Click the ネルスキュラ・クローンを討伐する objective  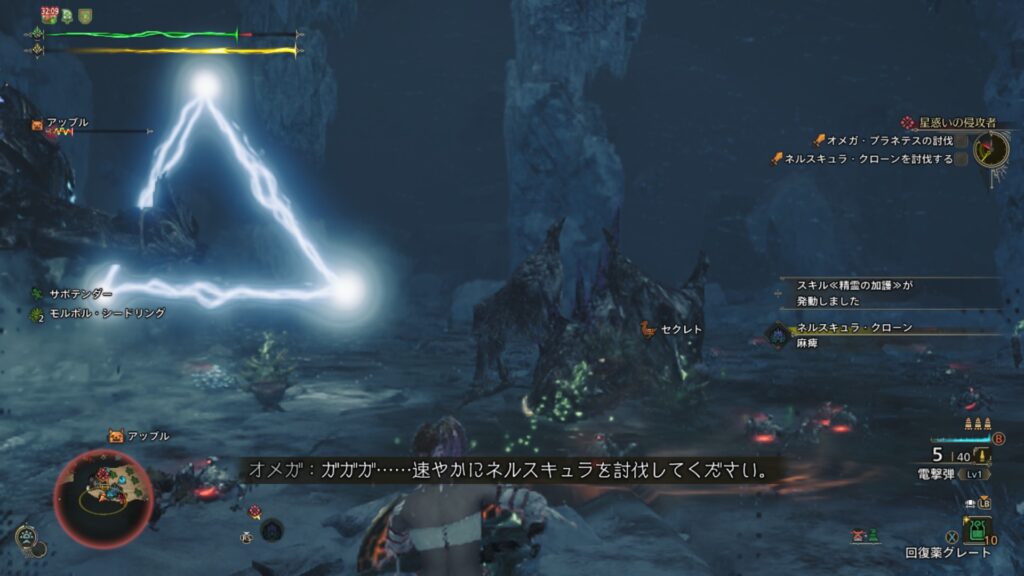pyautogui.click(x=868, y=158)
